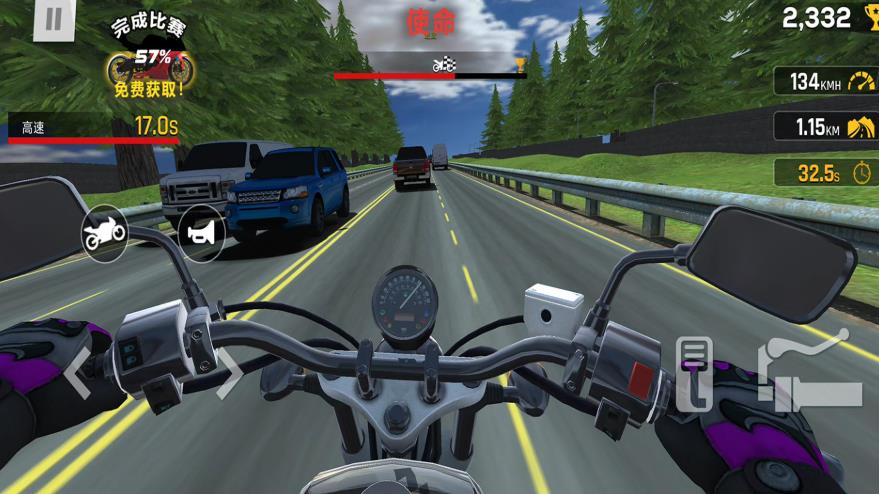Image resolution: width=879 pixels, height=494 pixels.
Task: Activate the wheelie motorcycle button
Action: [104, 234]
